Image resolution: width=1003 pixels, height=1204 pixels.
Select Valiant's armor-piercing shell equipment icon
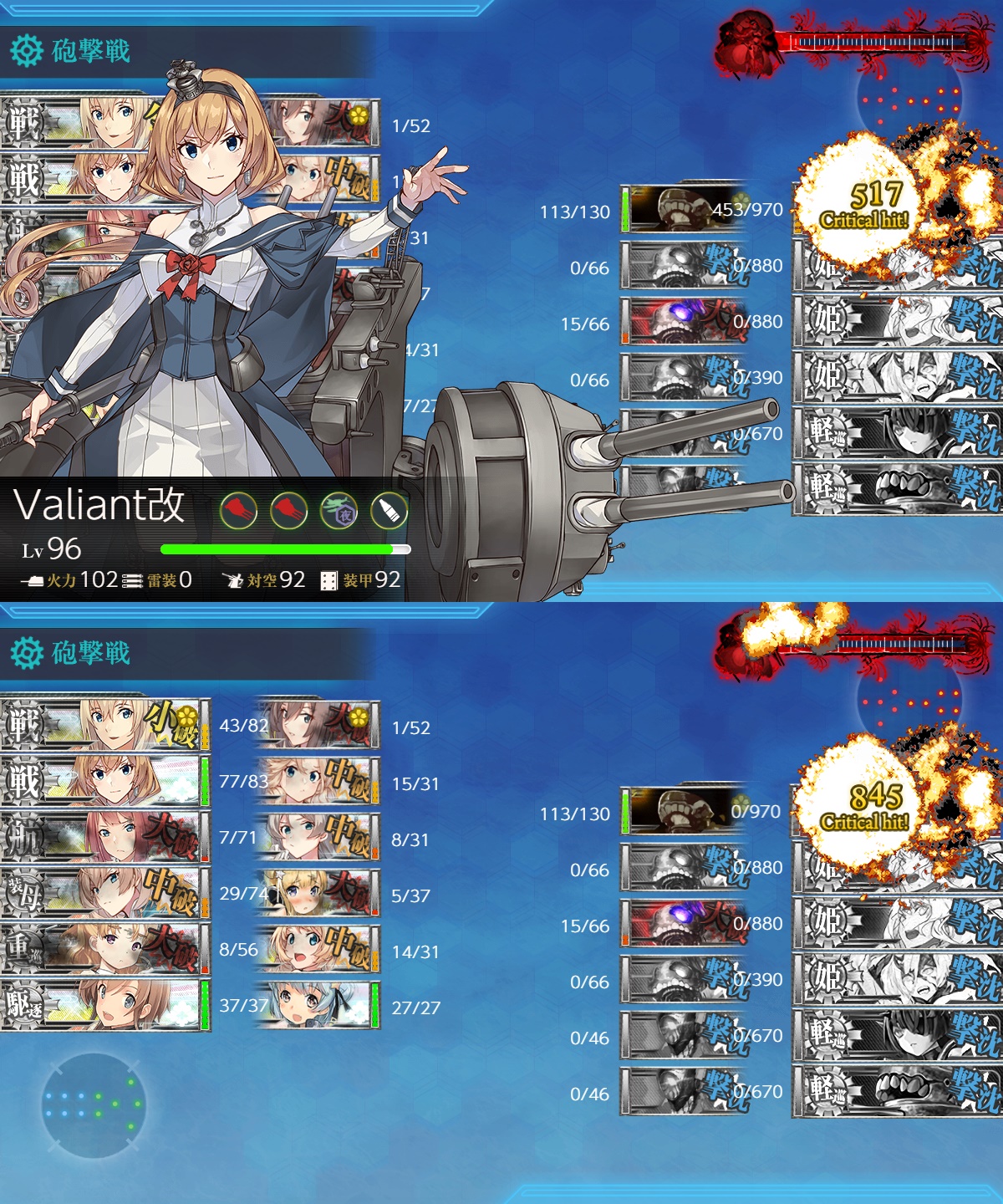389,510
